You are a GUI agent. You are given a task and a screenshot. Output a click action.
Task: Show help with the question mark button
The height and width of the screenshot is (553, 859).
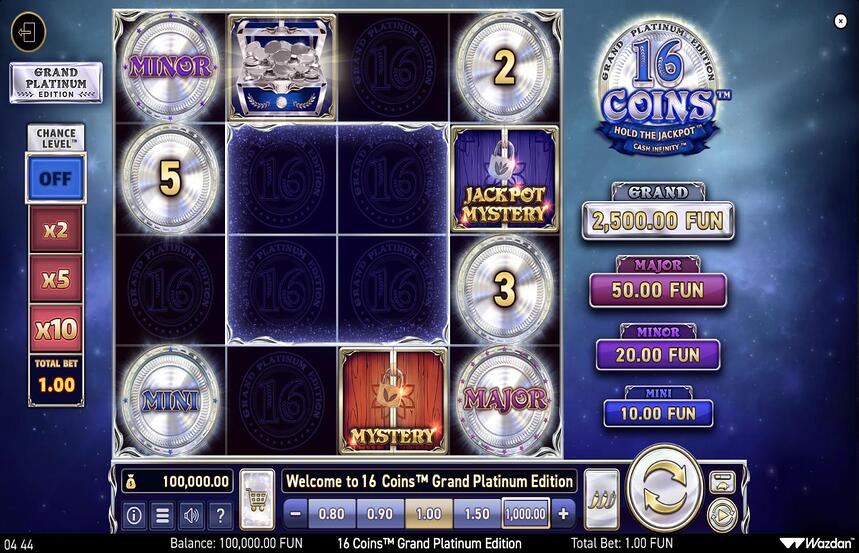(x=219, y=516)
